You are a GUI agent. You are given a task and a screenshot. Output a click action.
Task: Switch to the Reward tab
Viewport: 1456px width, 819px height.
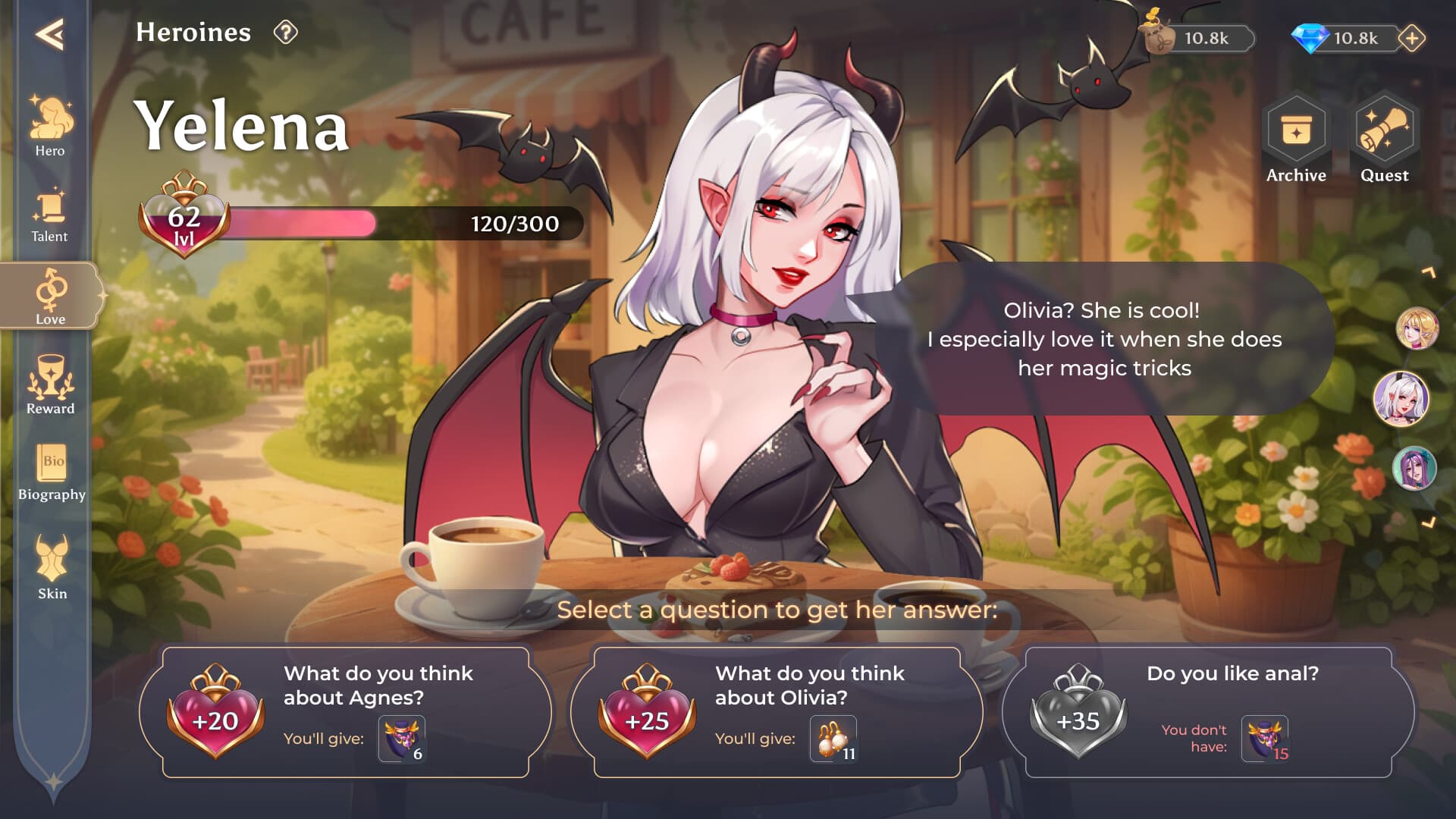(50, 385)
